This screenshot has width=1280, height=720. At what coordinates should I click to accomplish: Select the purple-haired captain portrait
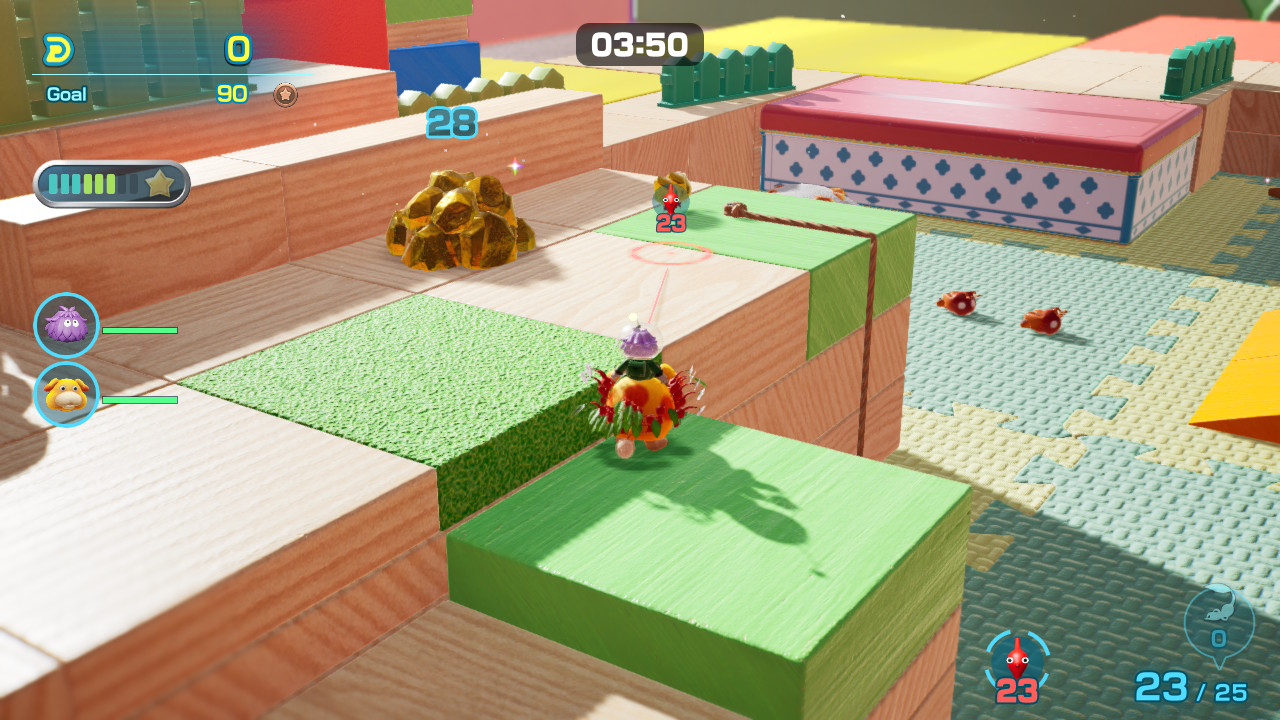click(66, 325)
